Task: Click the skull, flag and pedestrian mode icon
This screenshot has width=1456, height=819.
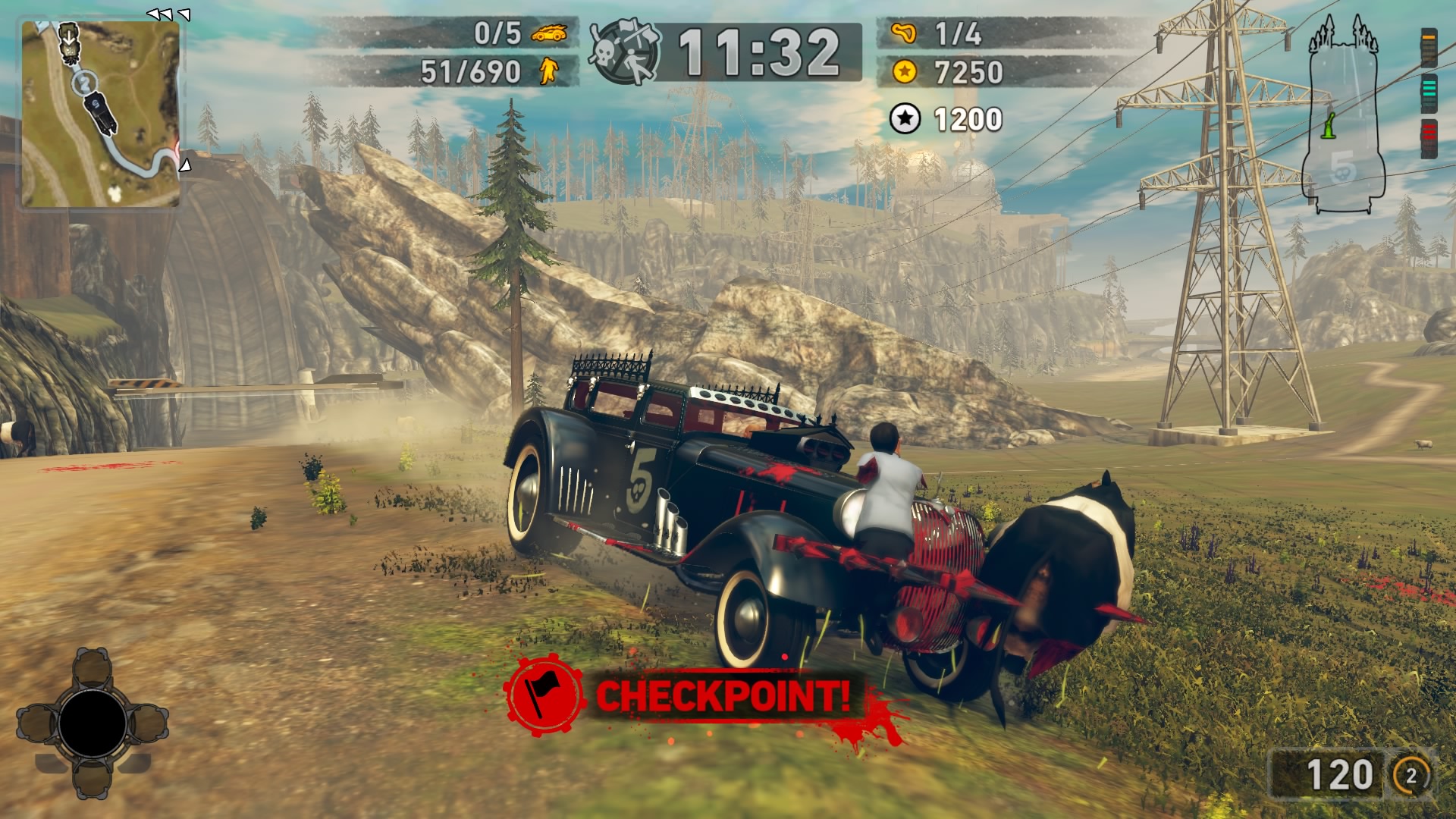Action: coord(625,52)
